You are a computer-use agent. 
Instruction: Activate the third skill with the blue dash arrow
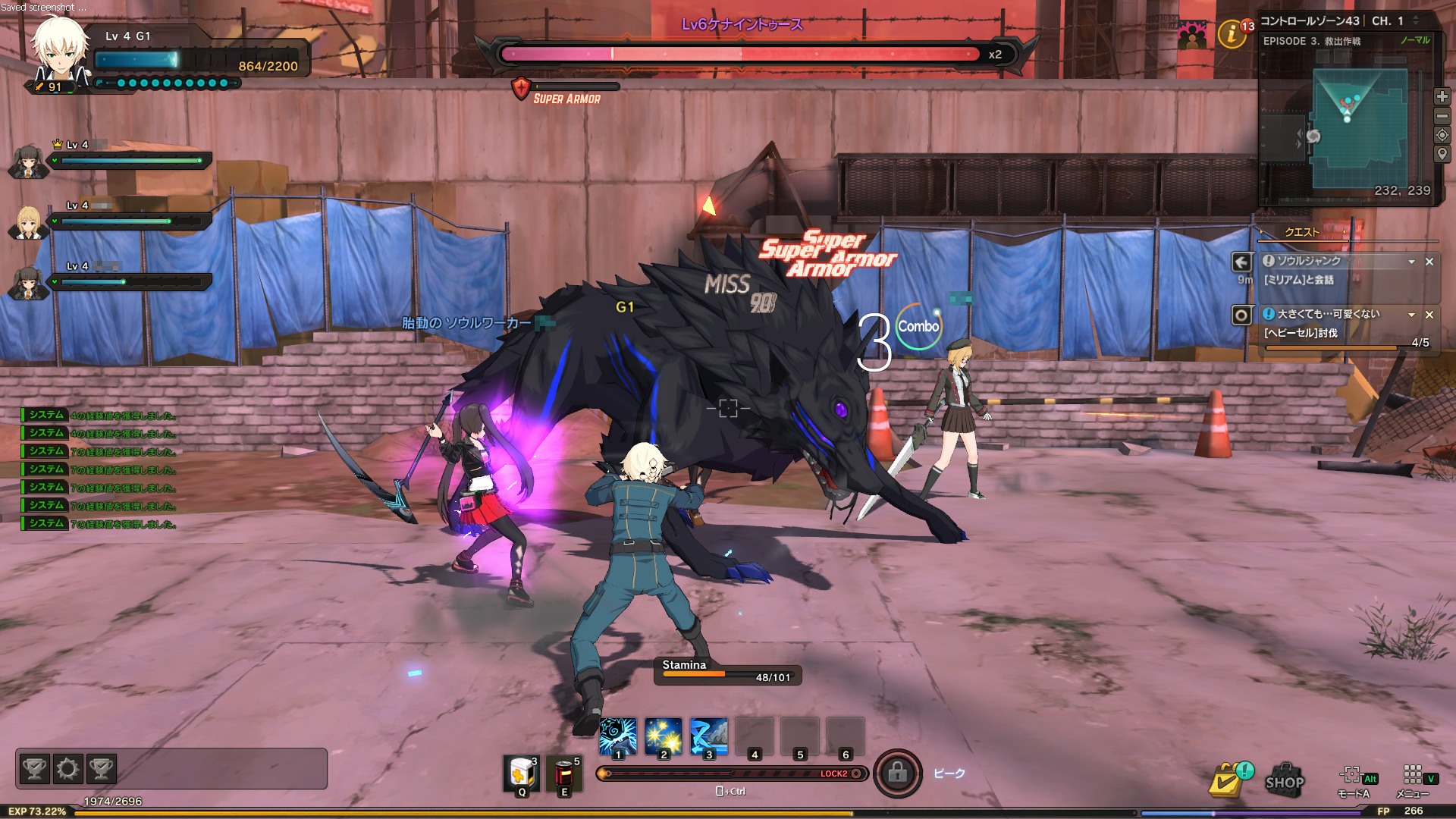[709, 736]
